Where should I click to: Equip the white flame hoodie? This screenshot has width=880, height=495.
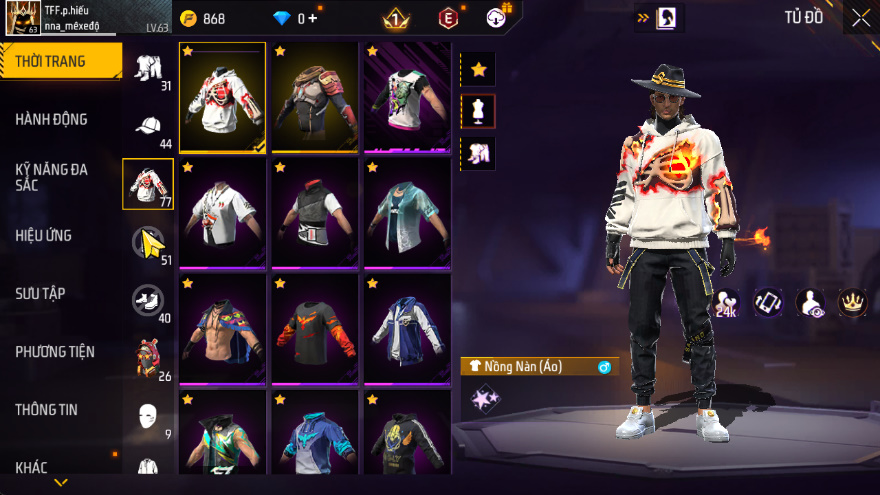coord(223,97)
